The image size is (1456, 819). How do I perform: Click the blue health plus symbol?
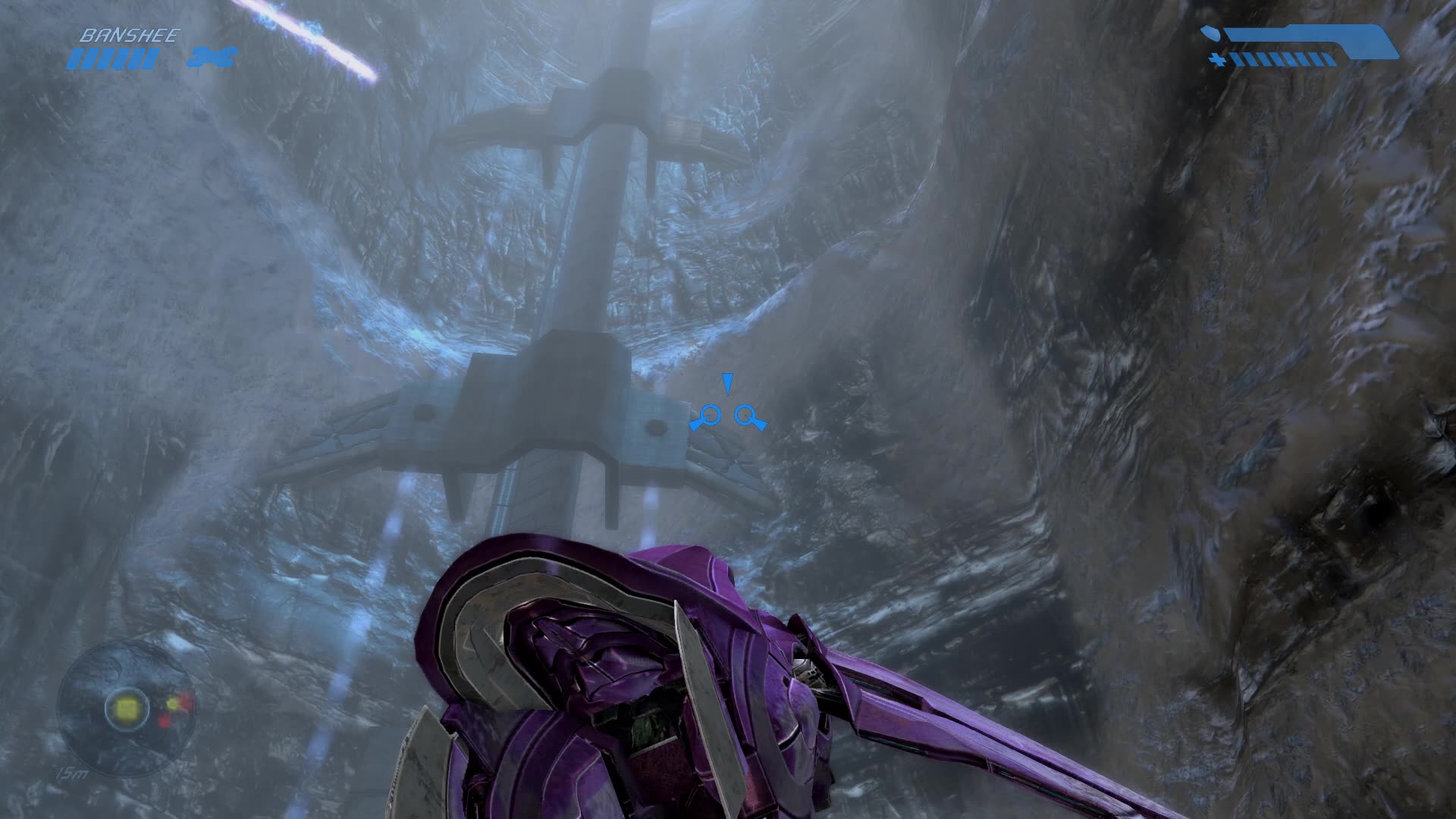point(1217,59)
